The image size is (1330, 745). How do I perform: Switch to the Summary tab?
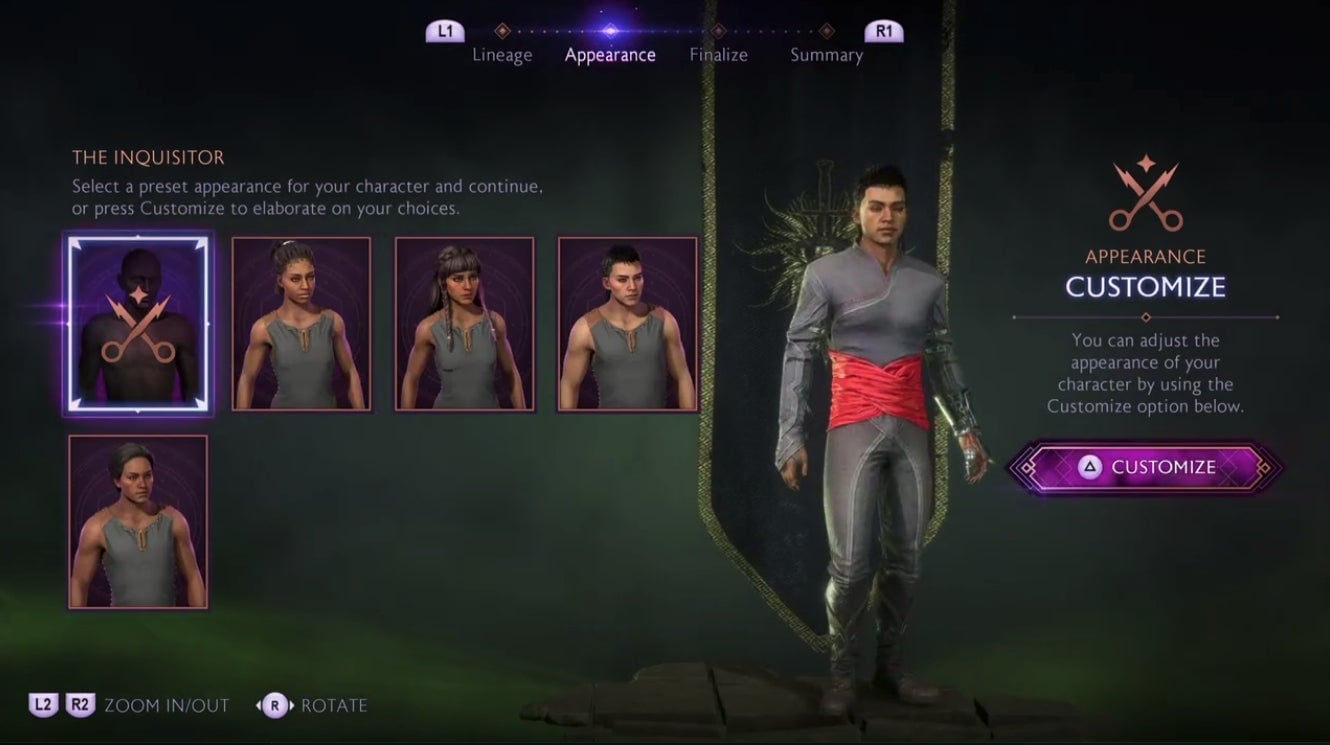pos(827,54)
